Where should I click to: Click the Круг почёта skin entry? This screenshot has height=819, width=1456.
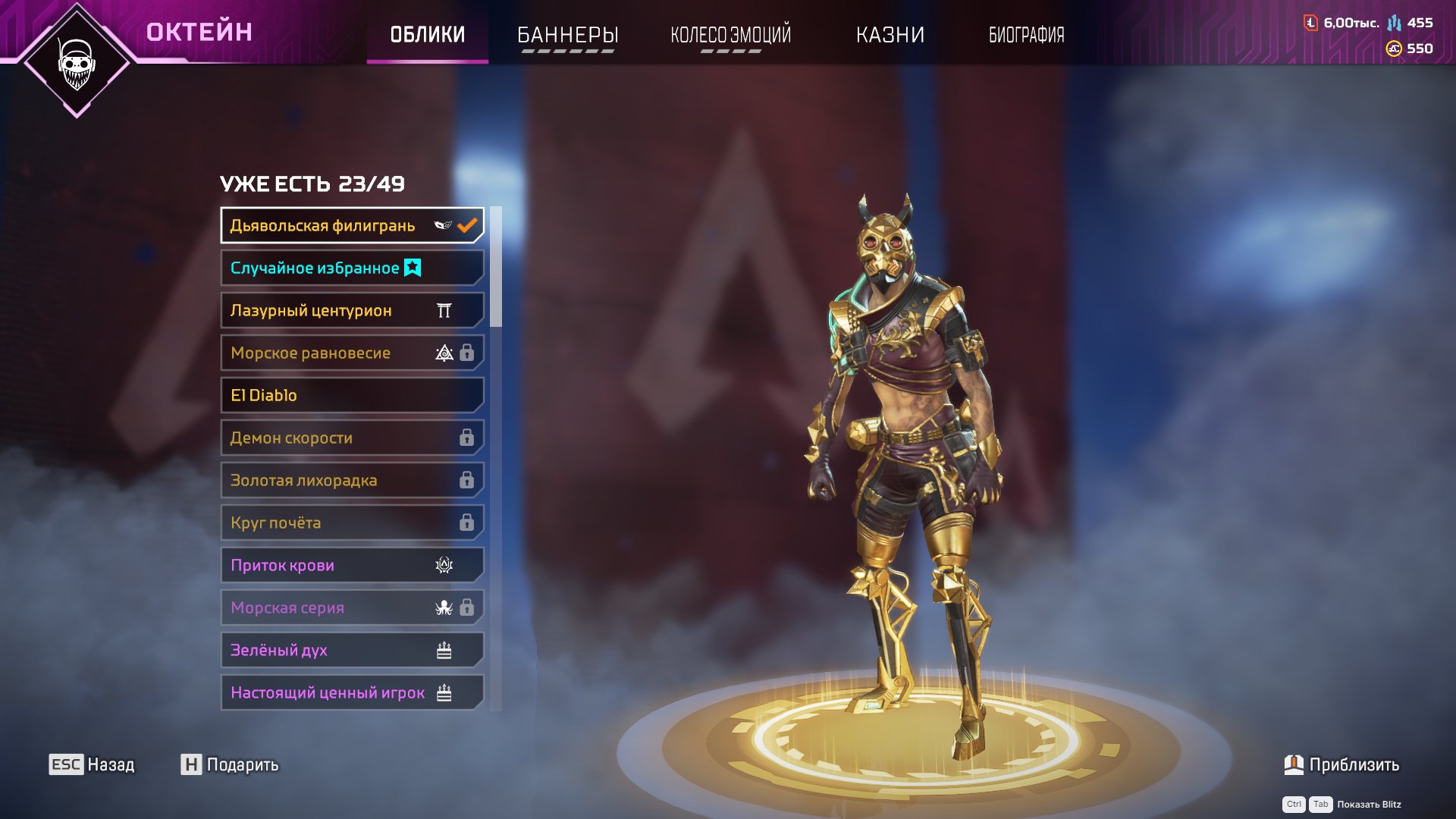pos(352,522)
